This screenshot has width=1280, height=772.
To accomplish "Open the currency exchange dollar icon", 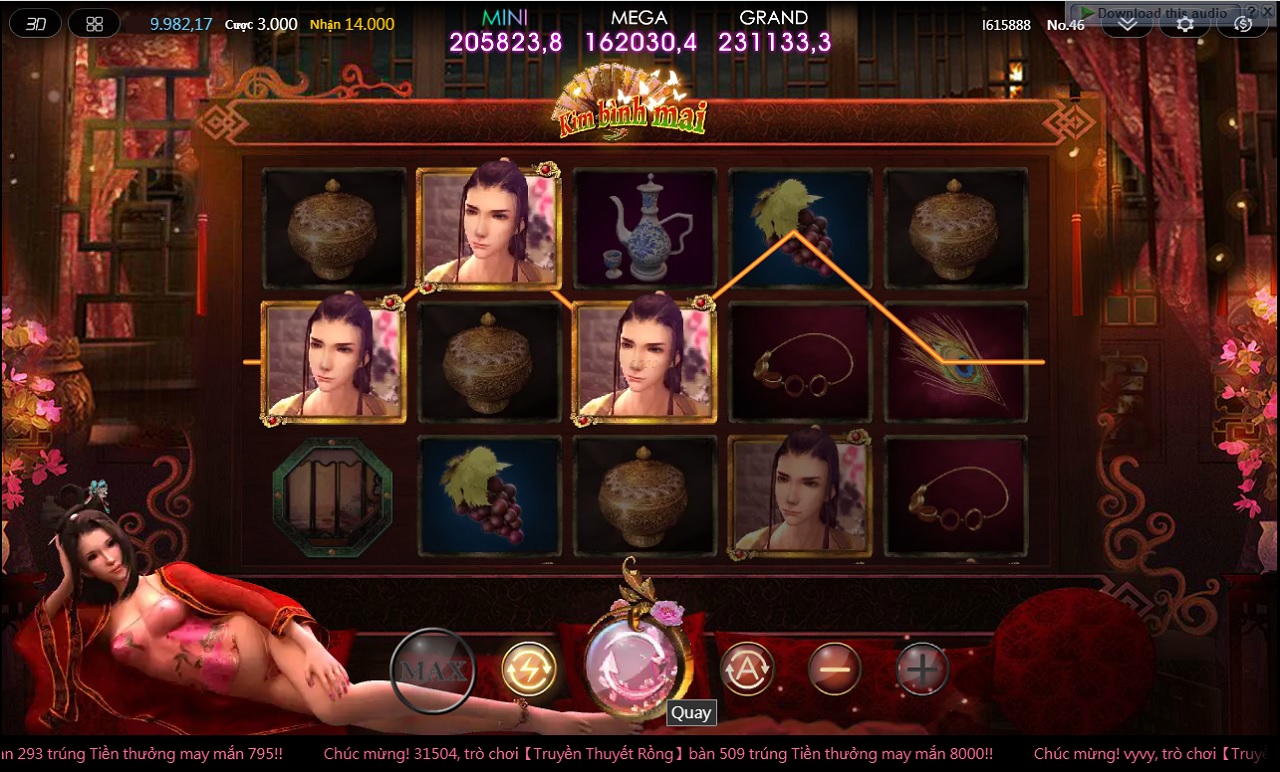I will [1243, 25].
